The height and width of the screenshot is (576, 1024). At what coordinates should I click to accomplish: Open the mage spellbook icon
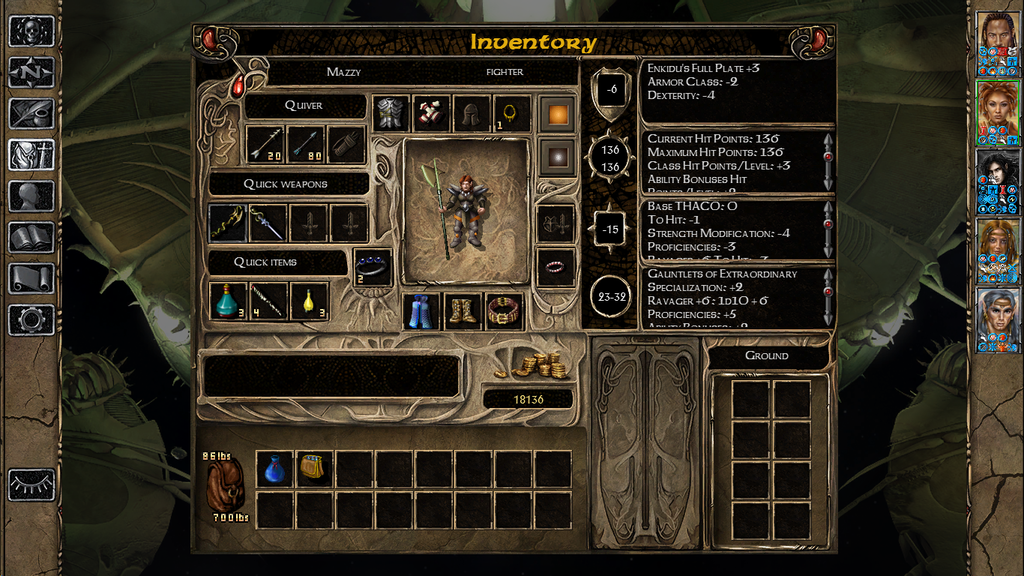pyautogui.click(x=31, y=237)
